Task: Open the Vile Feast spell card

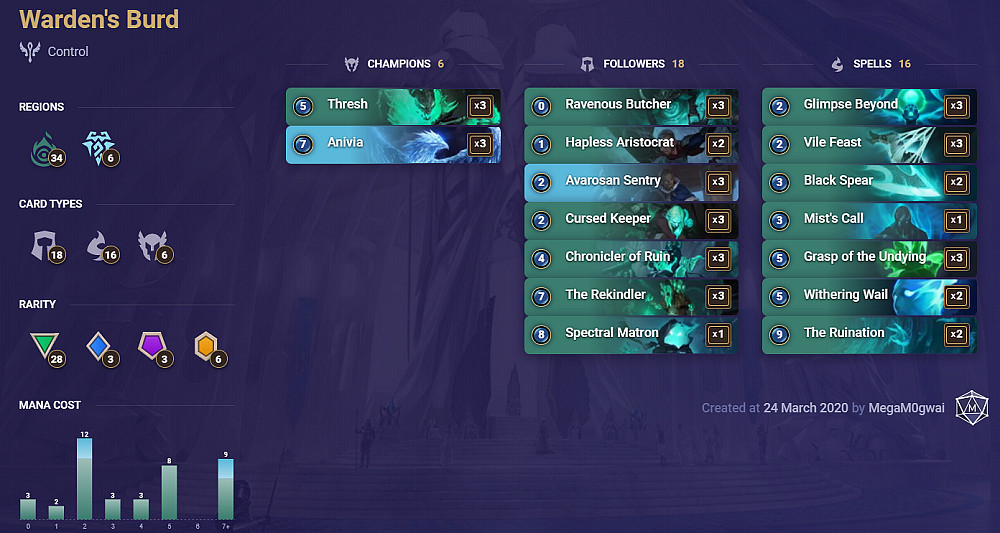Action: point(868,143)
